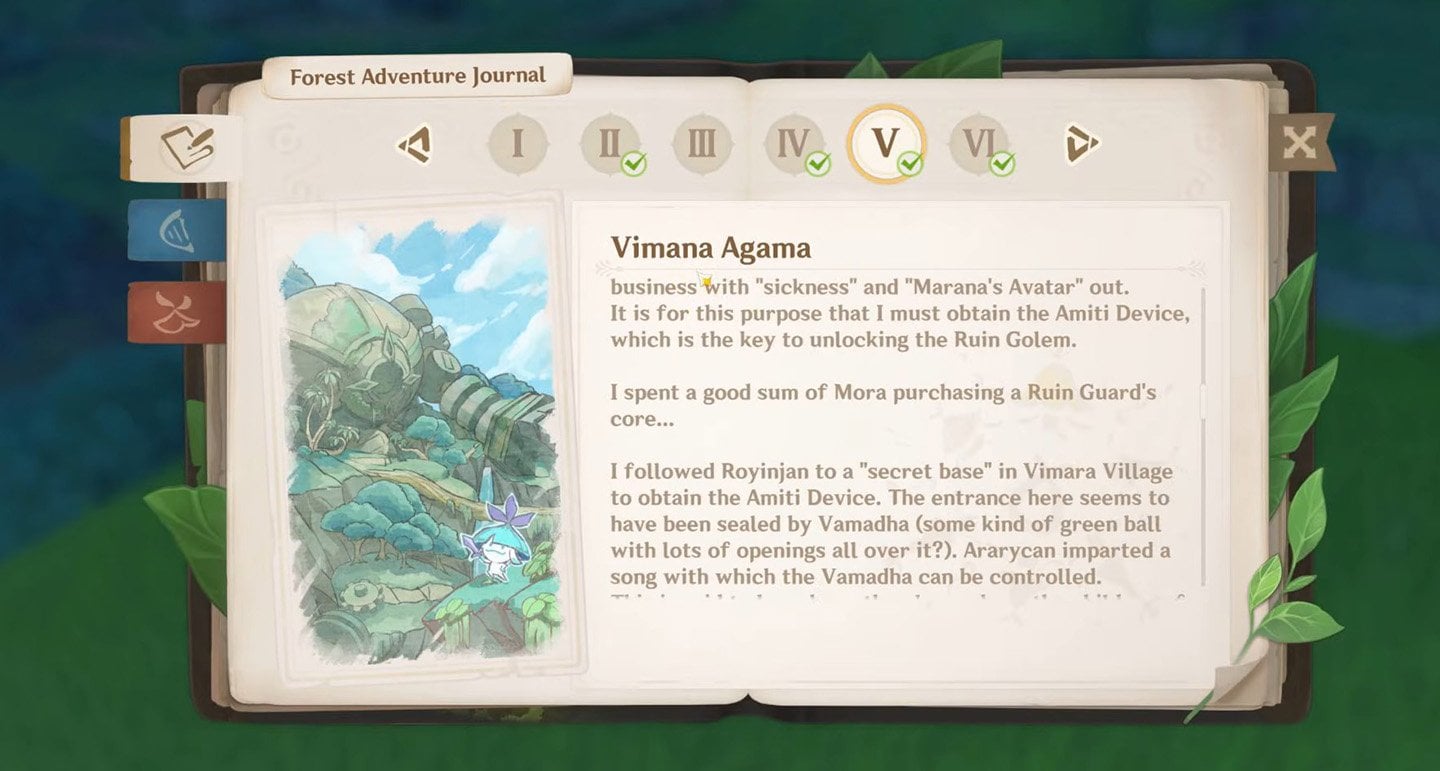The width and height of the screenshot is (1440, 771).
Task: Switch to the red sprout side tab
Action: pyautogui.click(x=178, y=312)
